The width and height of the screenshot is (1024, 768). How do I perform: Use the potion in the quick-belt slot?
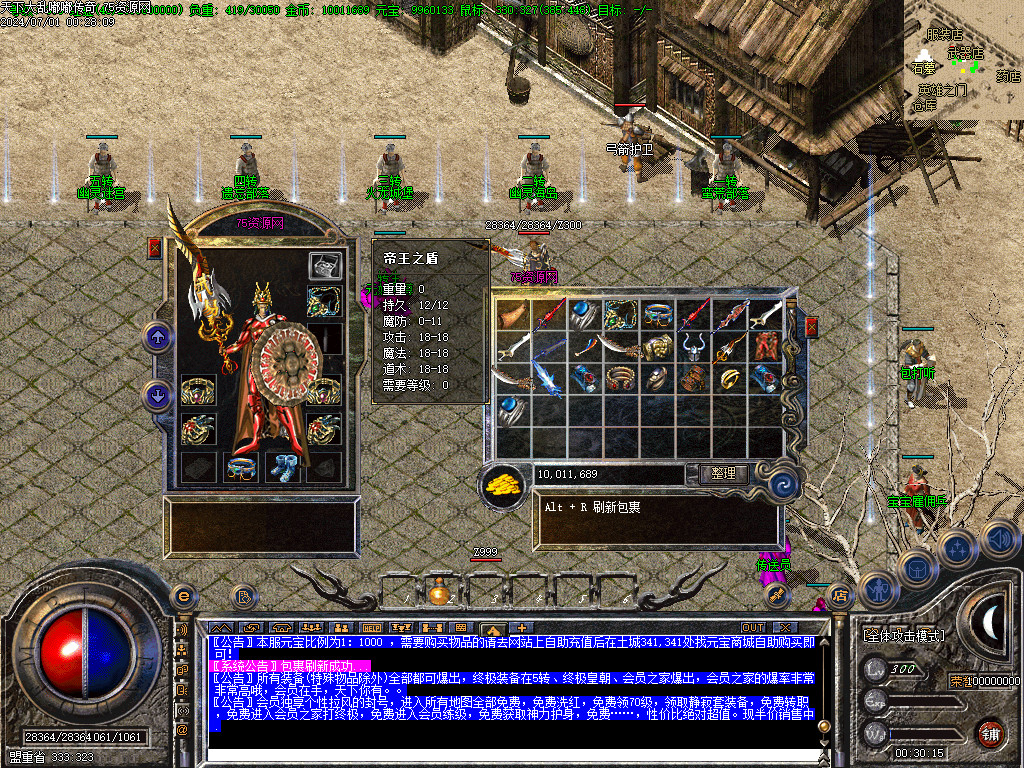438,592
